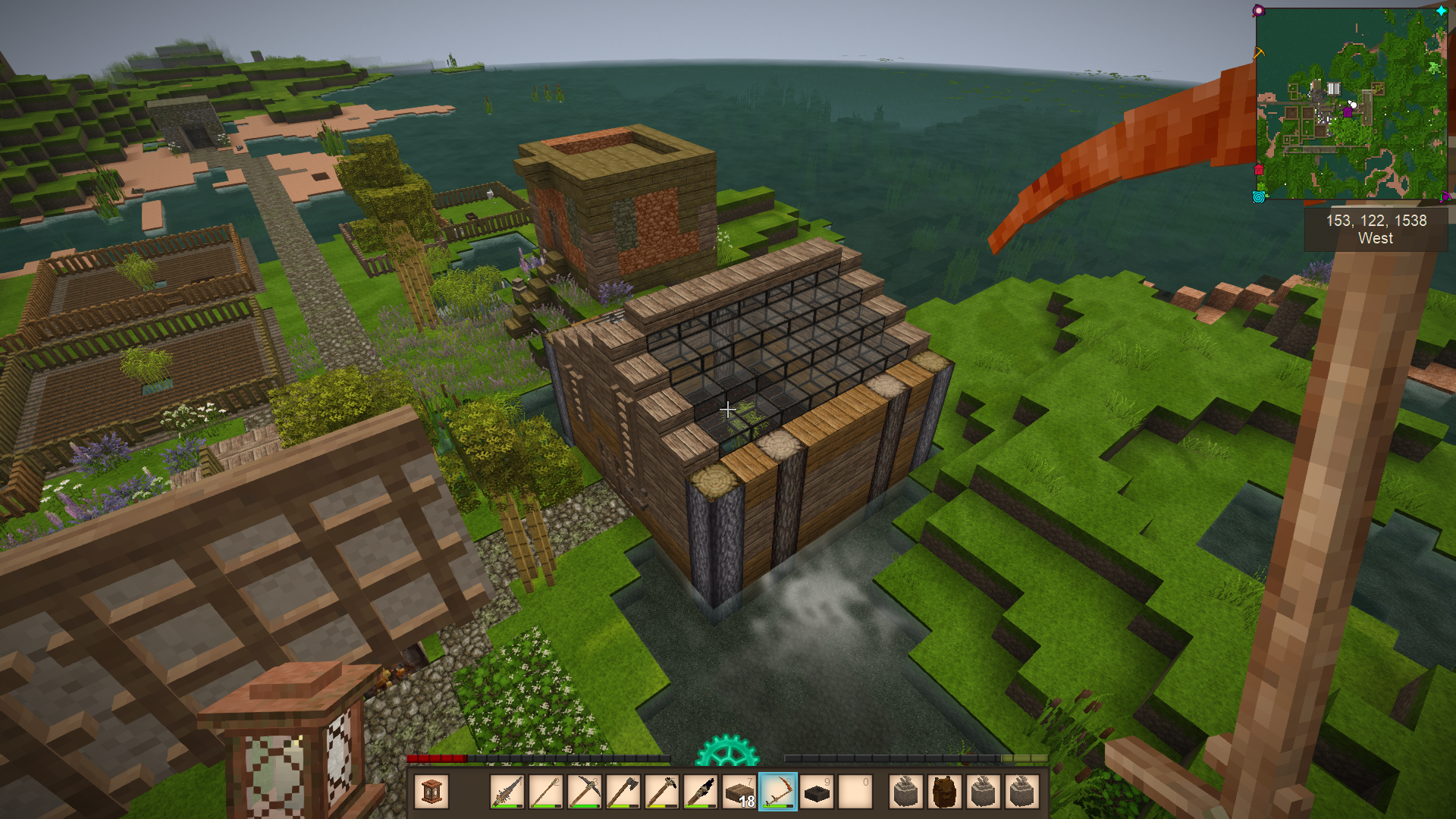The height and width of the screenshot is (819, 1456).
Task: Click the coordinates and heading box
Action: click(x=1376, y=229)
